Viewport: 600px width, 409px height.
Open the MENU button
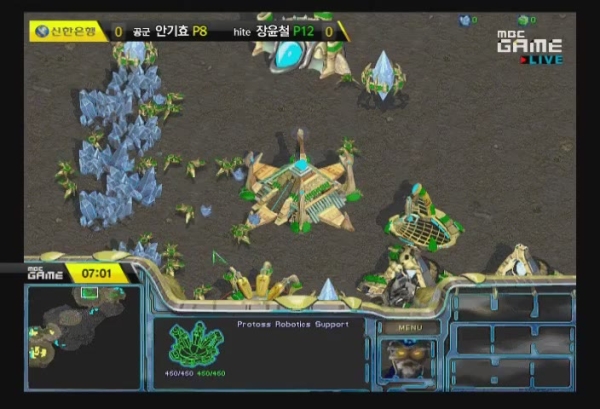click(x=411, y=327)
